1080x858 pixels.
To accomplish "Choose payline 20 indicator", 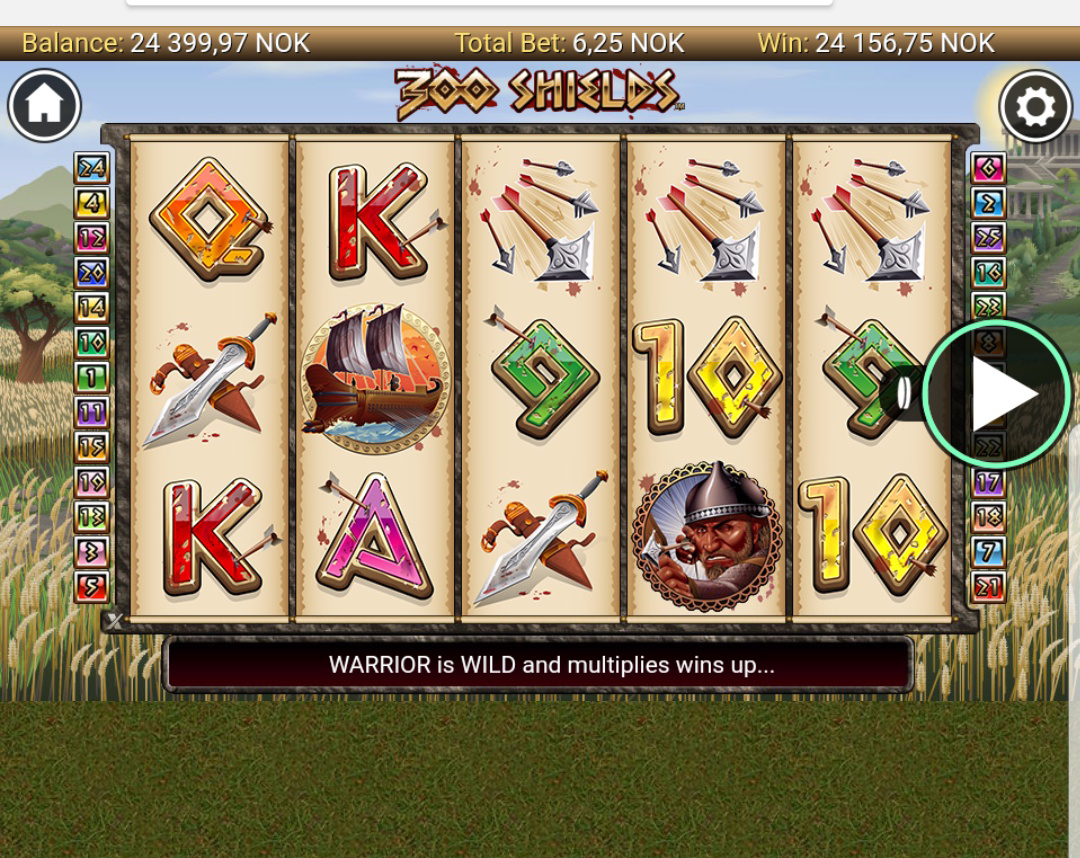I will coord(92,272).
